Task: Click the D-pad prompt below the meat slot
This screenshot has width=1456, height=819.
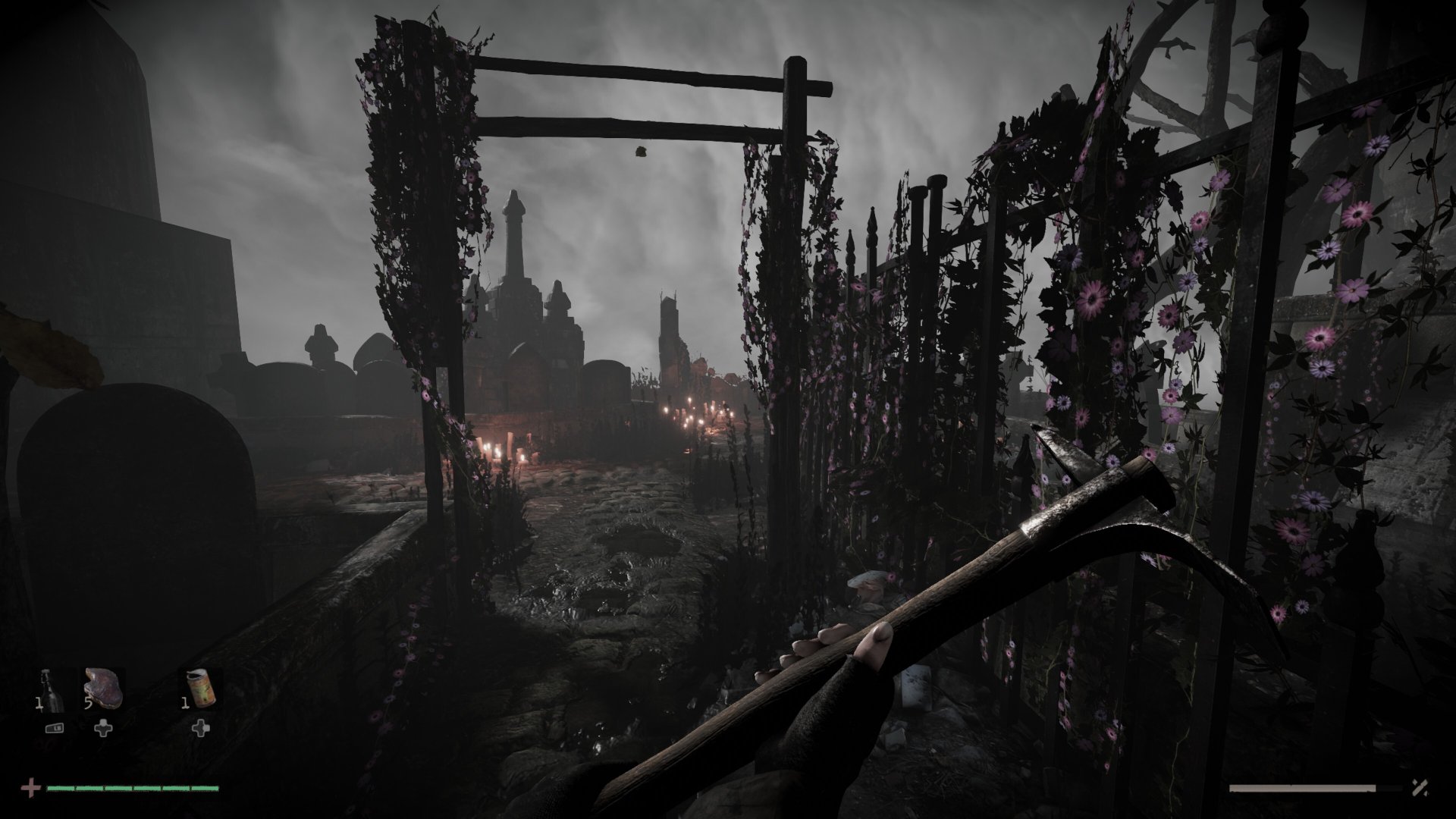Action: point(102,728)
